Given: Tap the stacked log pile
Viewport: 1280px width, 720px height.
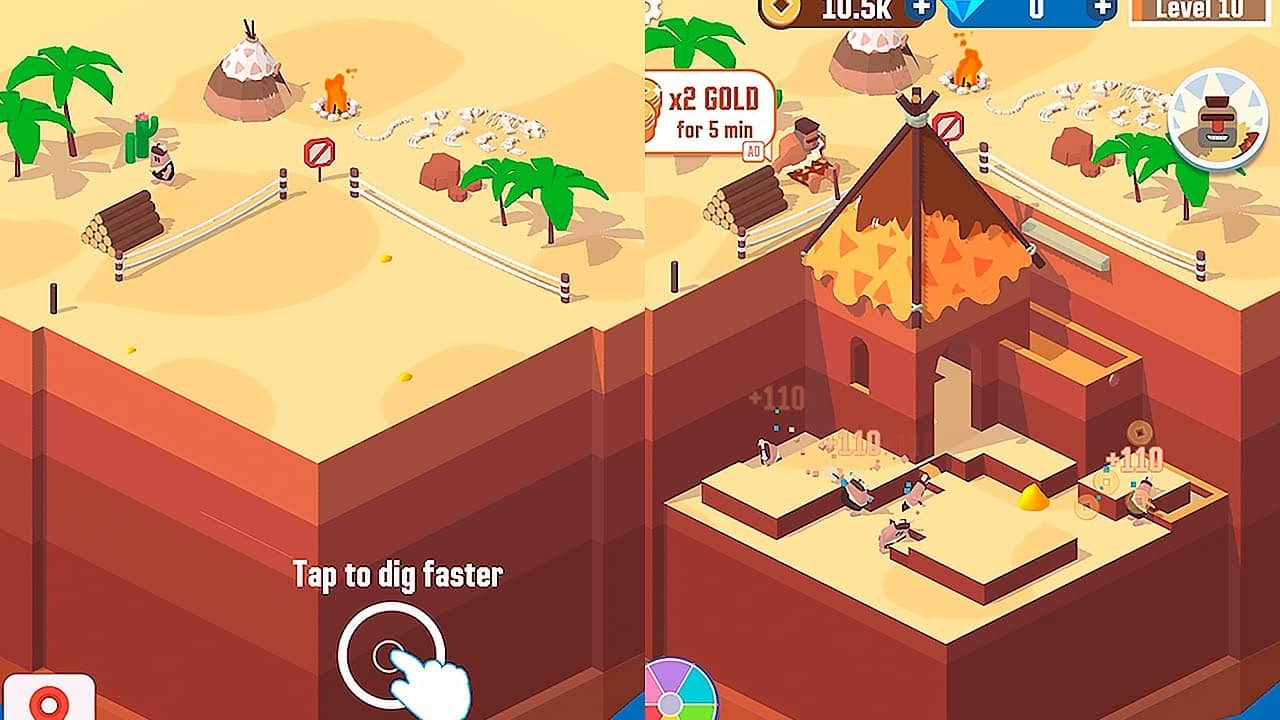Looking at the screenshot, I should point(125,225).
